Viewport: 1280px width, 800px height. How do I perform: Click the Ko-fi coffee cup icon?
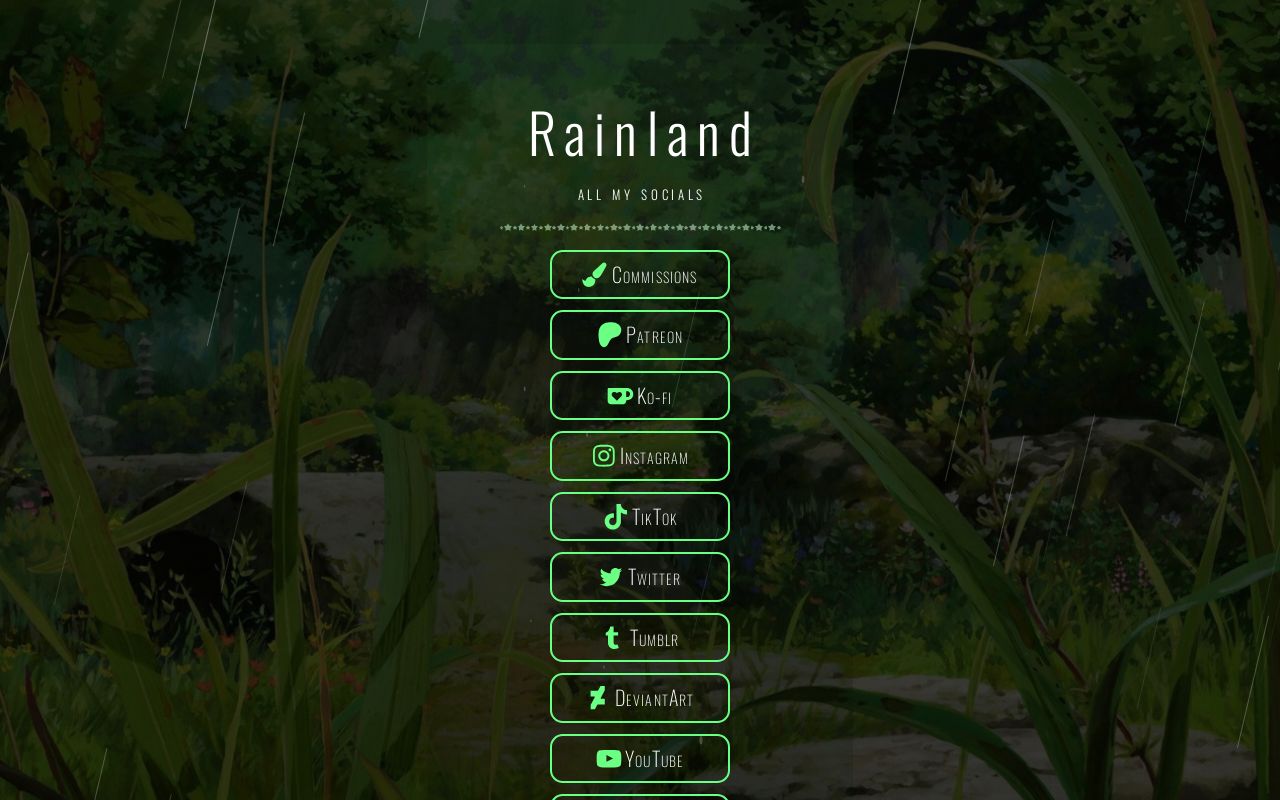(620, 395)
